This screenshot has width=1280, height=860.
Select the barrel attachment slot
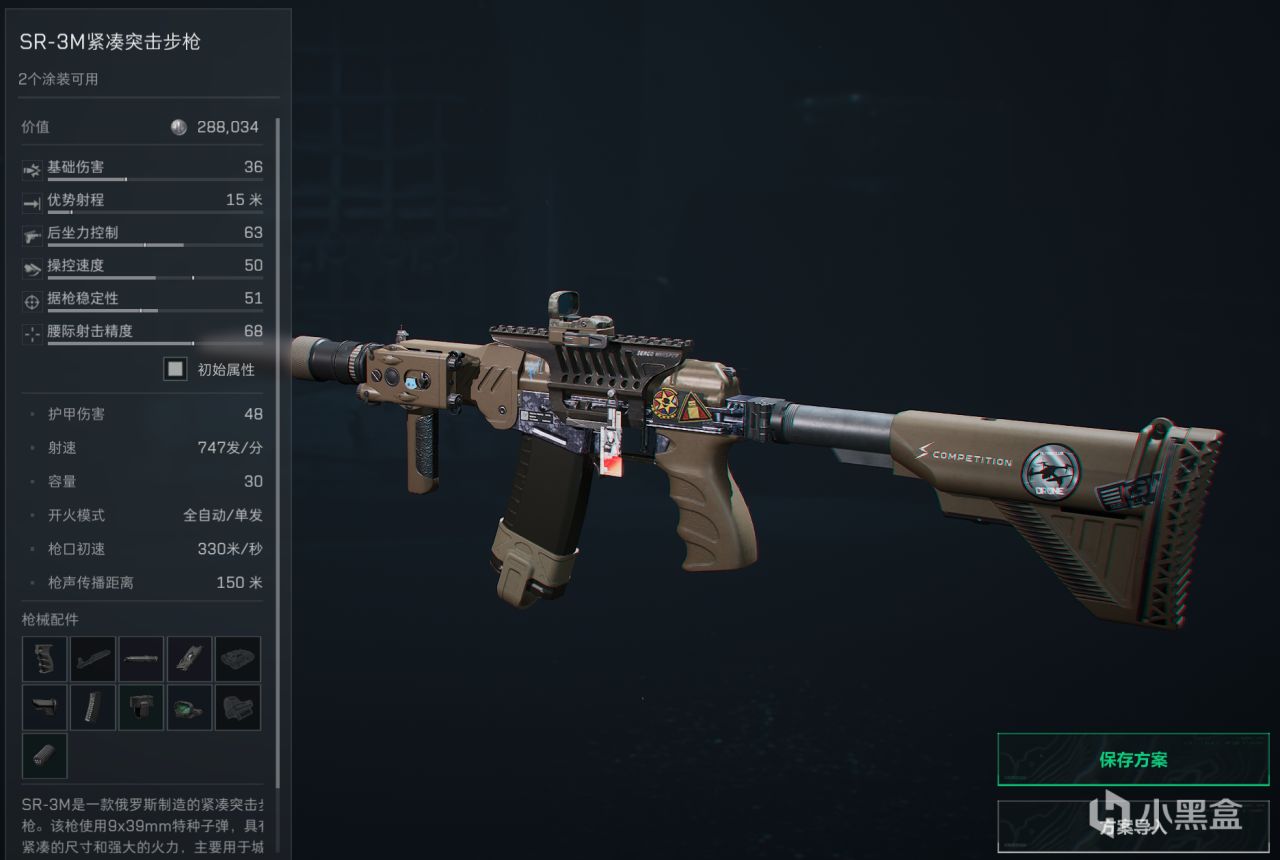pos(141,659)
